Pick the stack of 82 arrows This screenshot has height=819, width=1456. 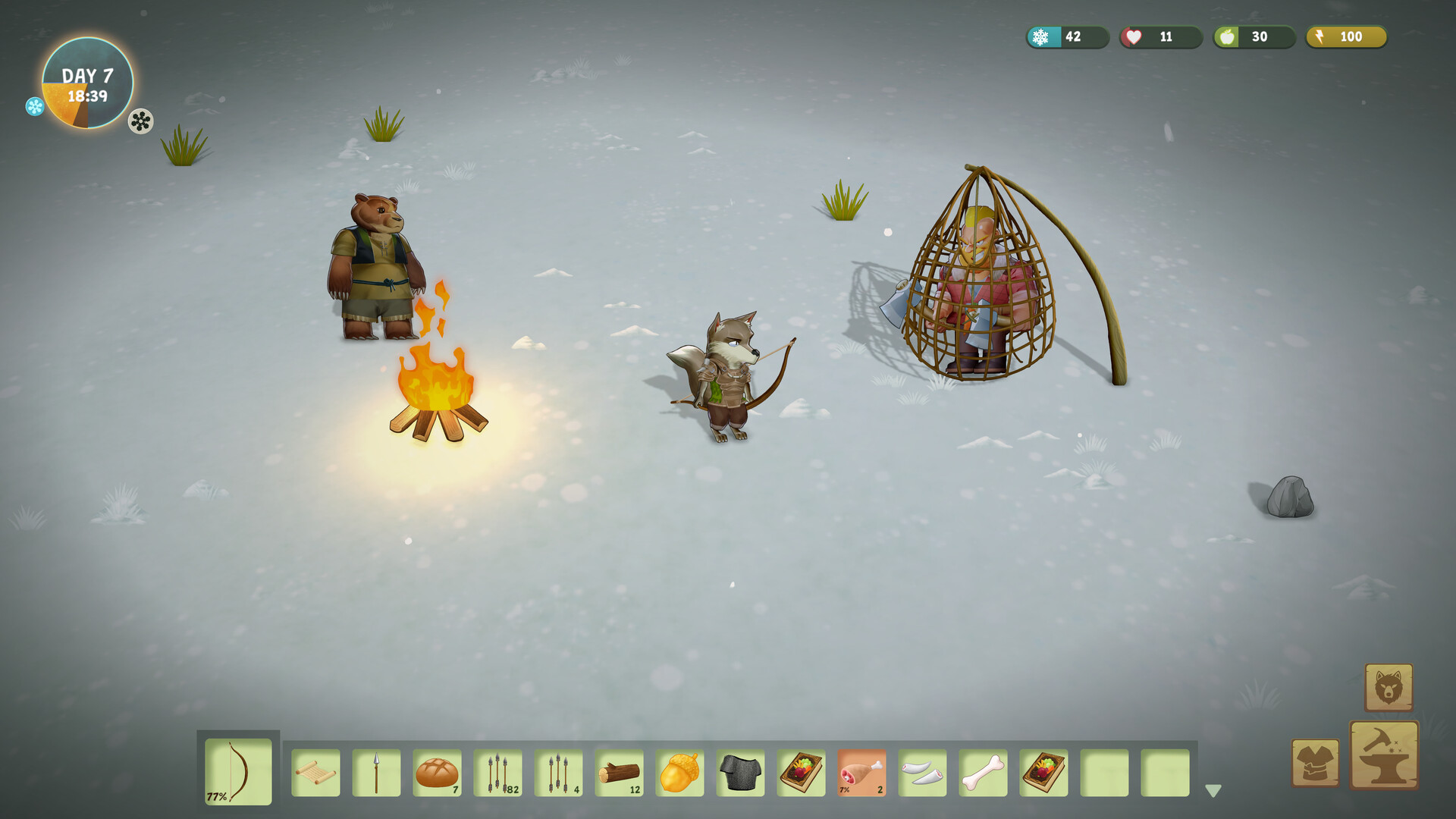(497, 773)
